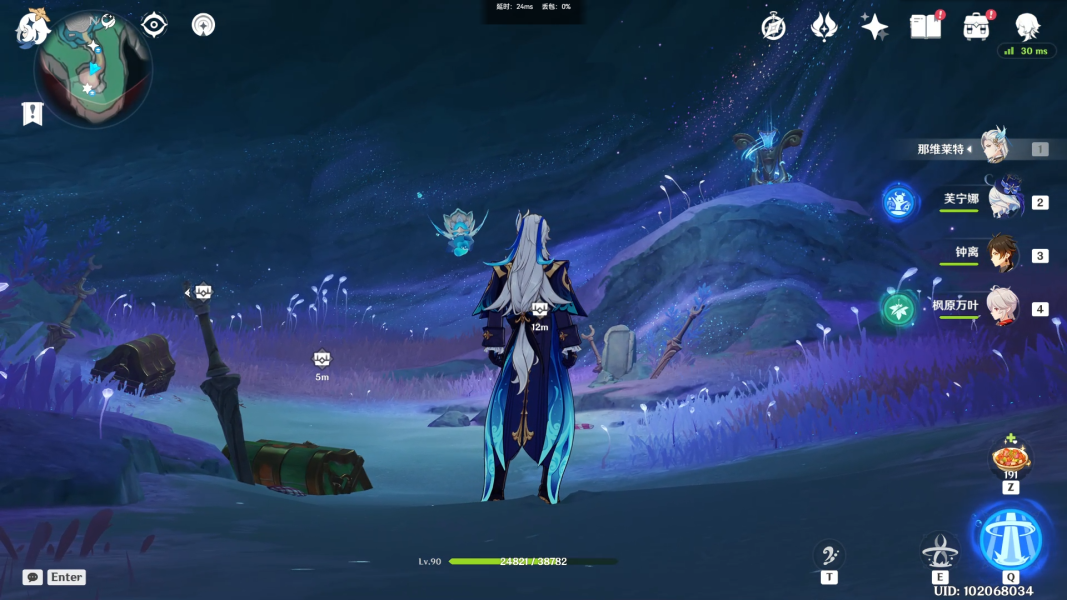Open the backpack inventory
The width and height of the screenshot is (1067, 600).
click(976, 27)
